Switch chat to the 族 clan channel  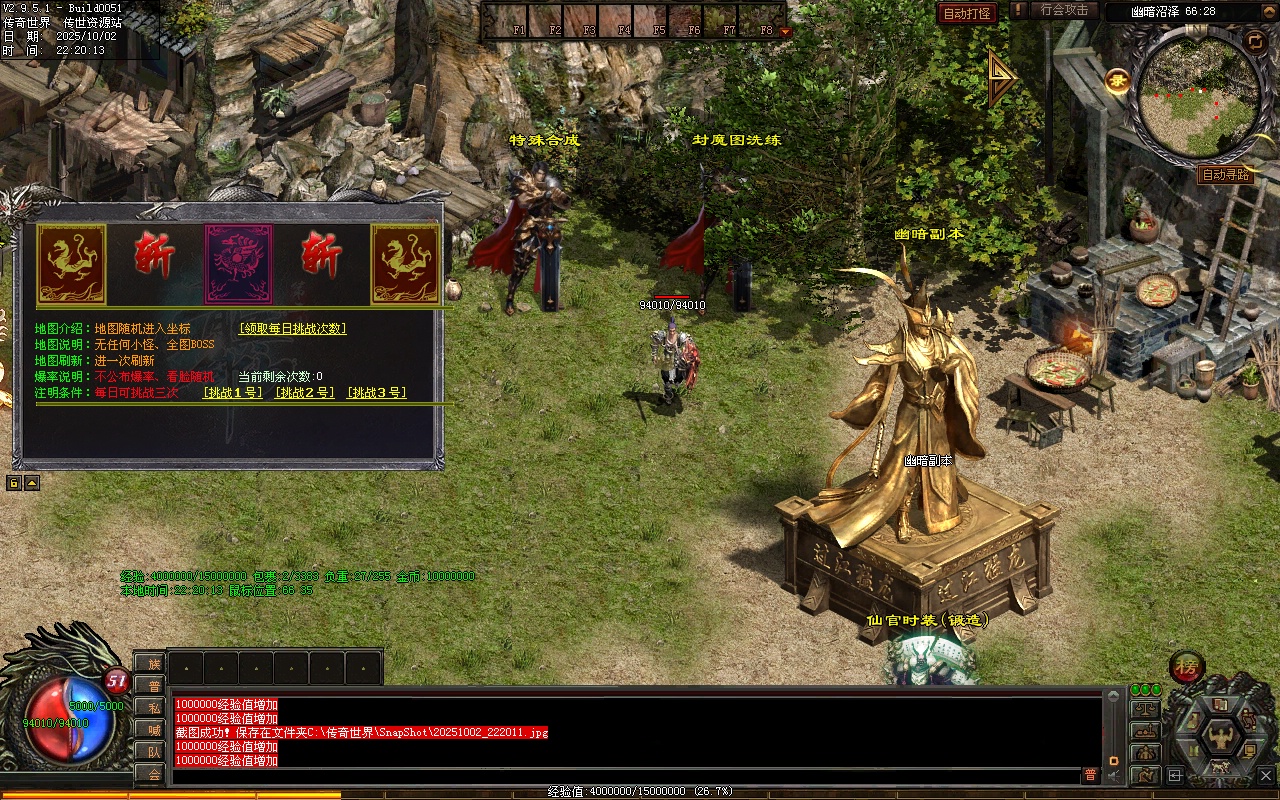click(153, 664)
